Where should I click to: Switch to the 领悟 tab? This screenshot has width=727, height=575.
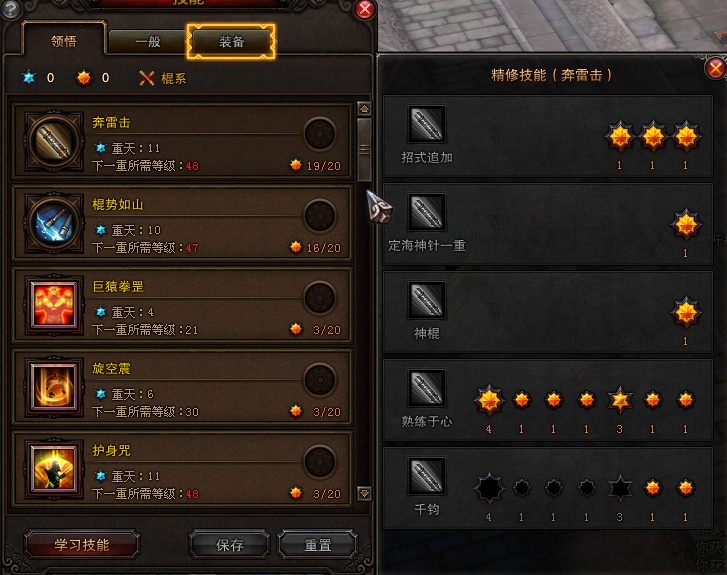click(64, 41)
